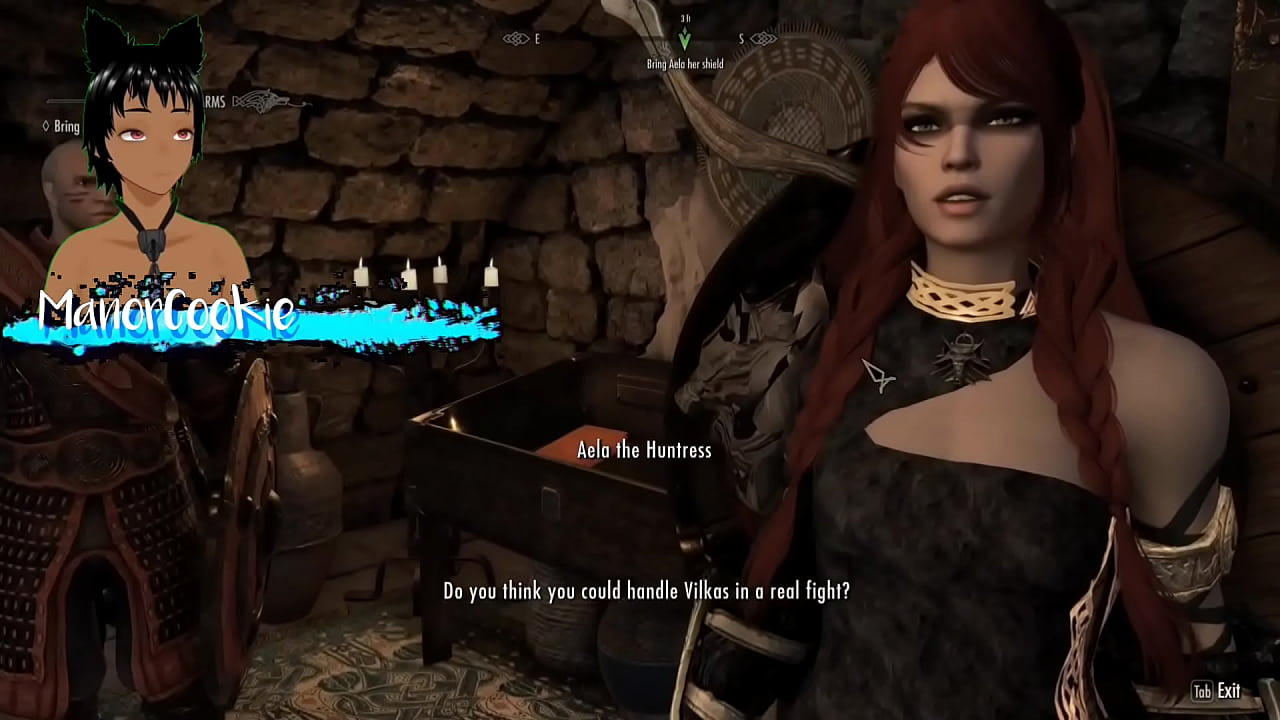The height and width of the screenshot is (720, 1280).
Task: Toggle the 3 ft distance indicator
Action: click(x=684, y=17)
